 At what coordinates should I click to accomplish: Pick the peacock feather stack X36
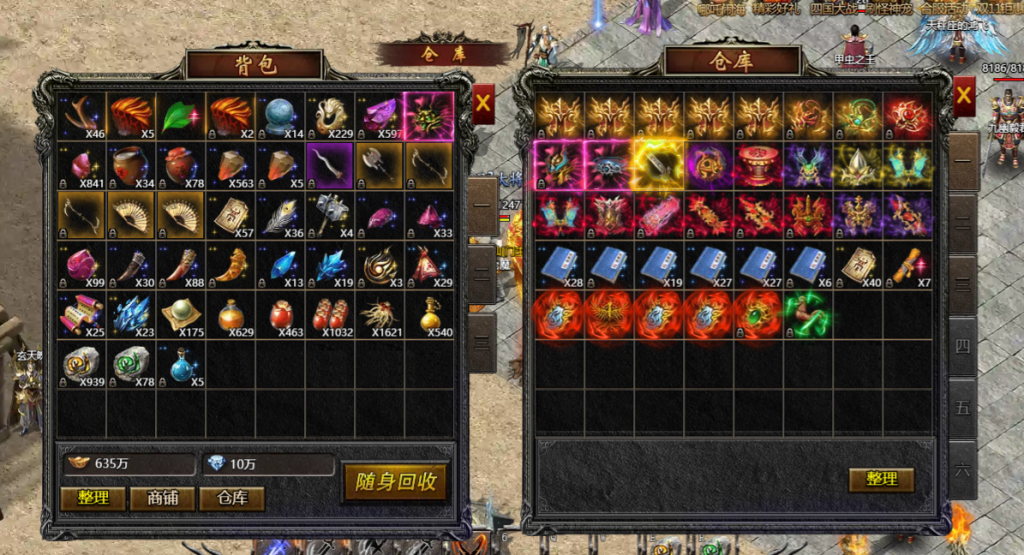(280, 216)
